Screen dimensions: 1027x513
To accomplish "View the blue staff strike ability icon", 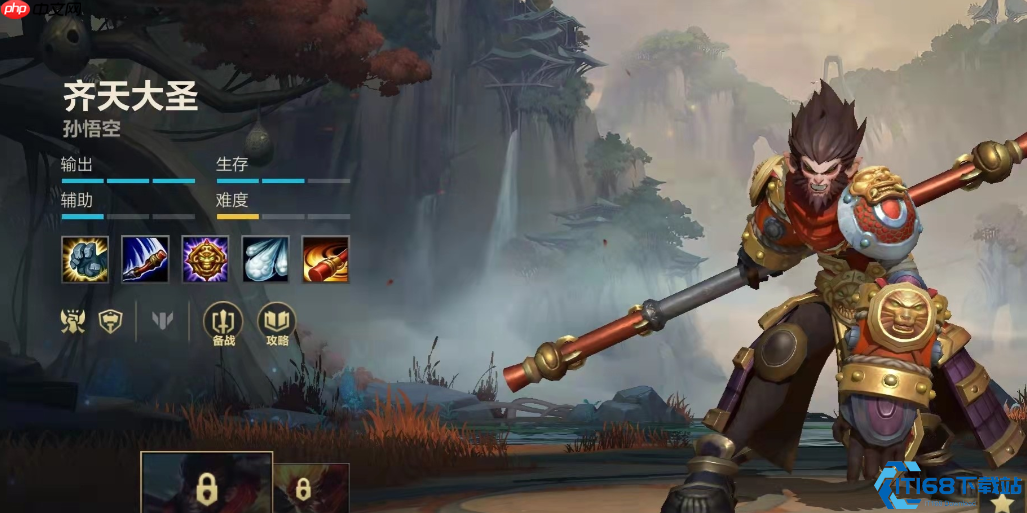I will [145, 260].
